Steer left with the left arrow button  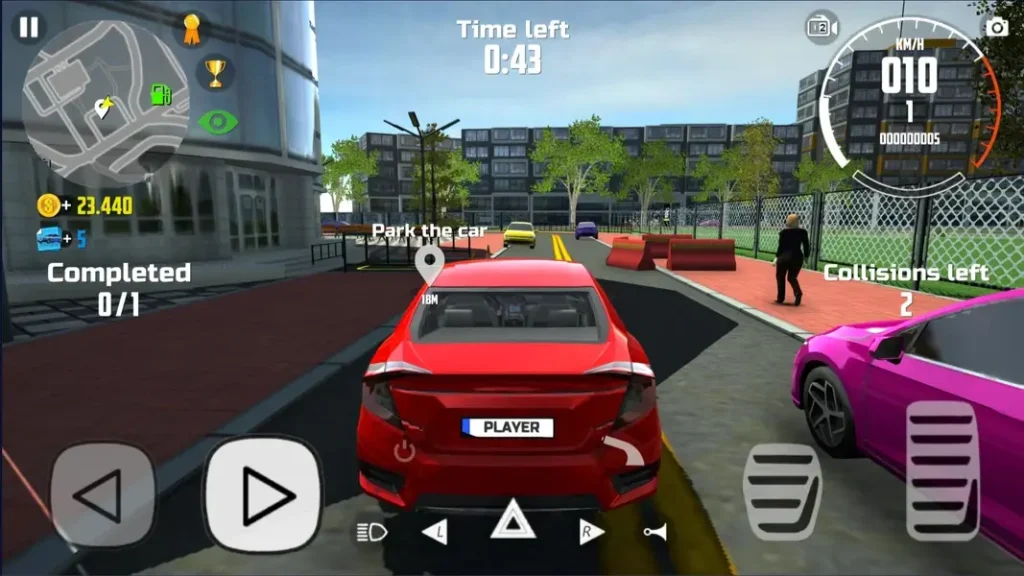(103, 495)
